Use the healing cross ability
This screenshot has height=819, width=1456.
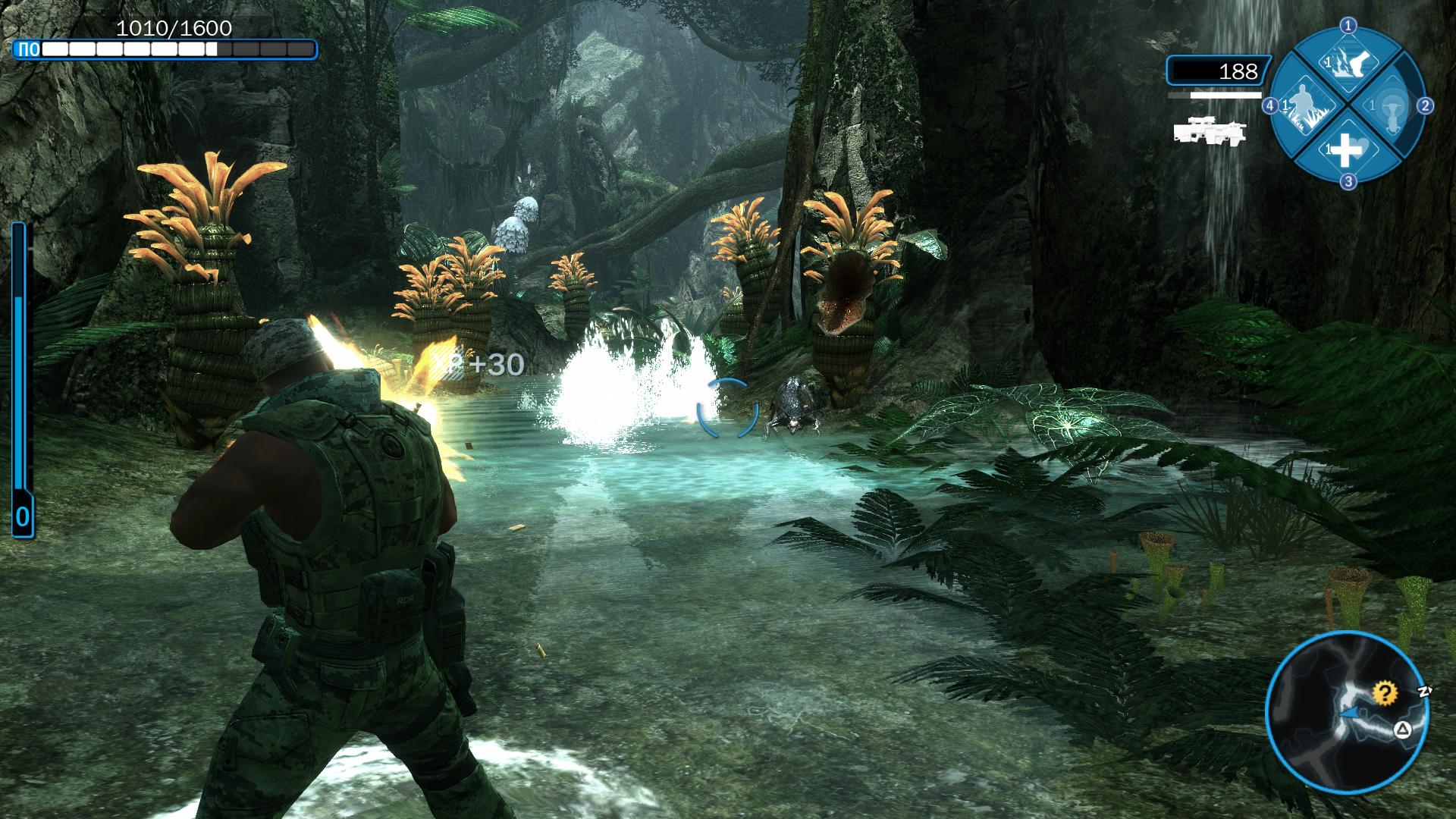pyautogui.click(x=1348, y=150)
